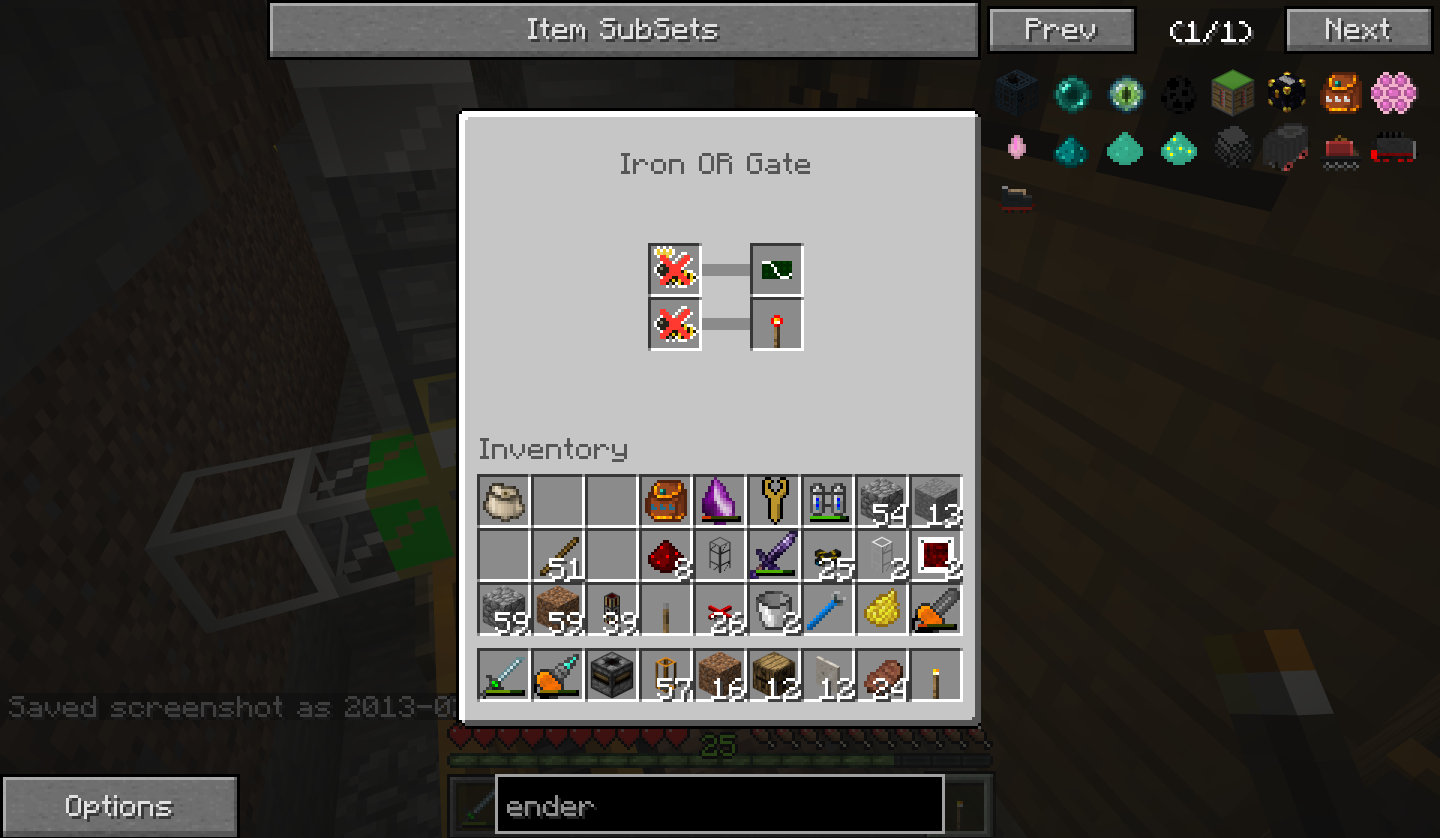Image resolution: width=1440 pixels, height=838 pixels.
Task: Select the empty bucket stack
Action: (774, 609)
